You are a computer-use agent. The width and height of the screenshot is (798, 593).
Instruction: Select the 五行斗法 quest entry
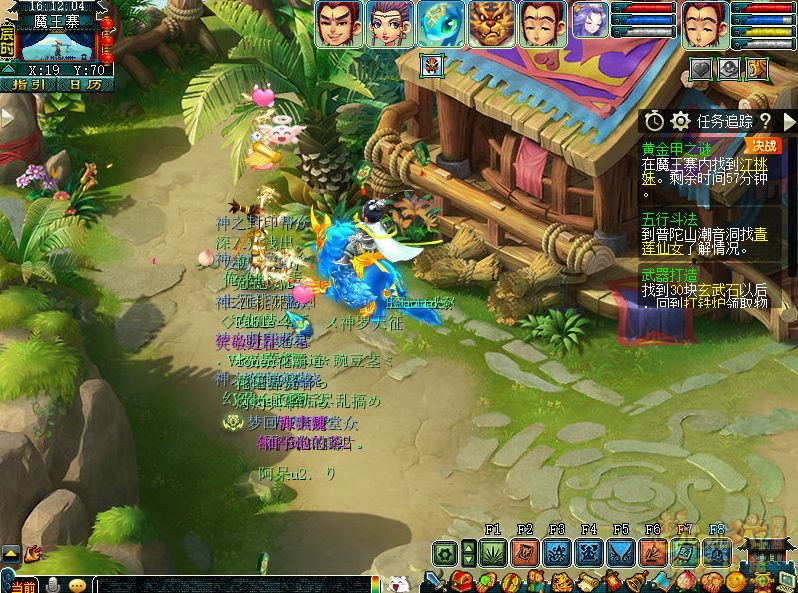pyautogui.click(x=672, y=219)
